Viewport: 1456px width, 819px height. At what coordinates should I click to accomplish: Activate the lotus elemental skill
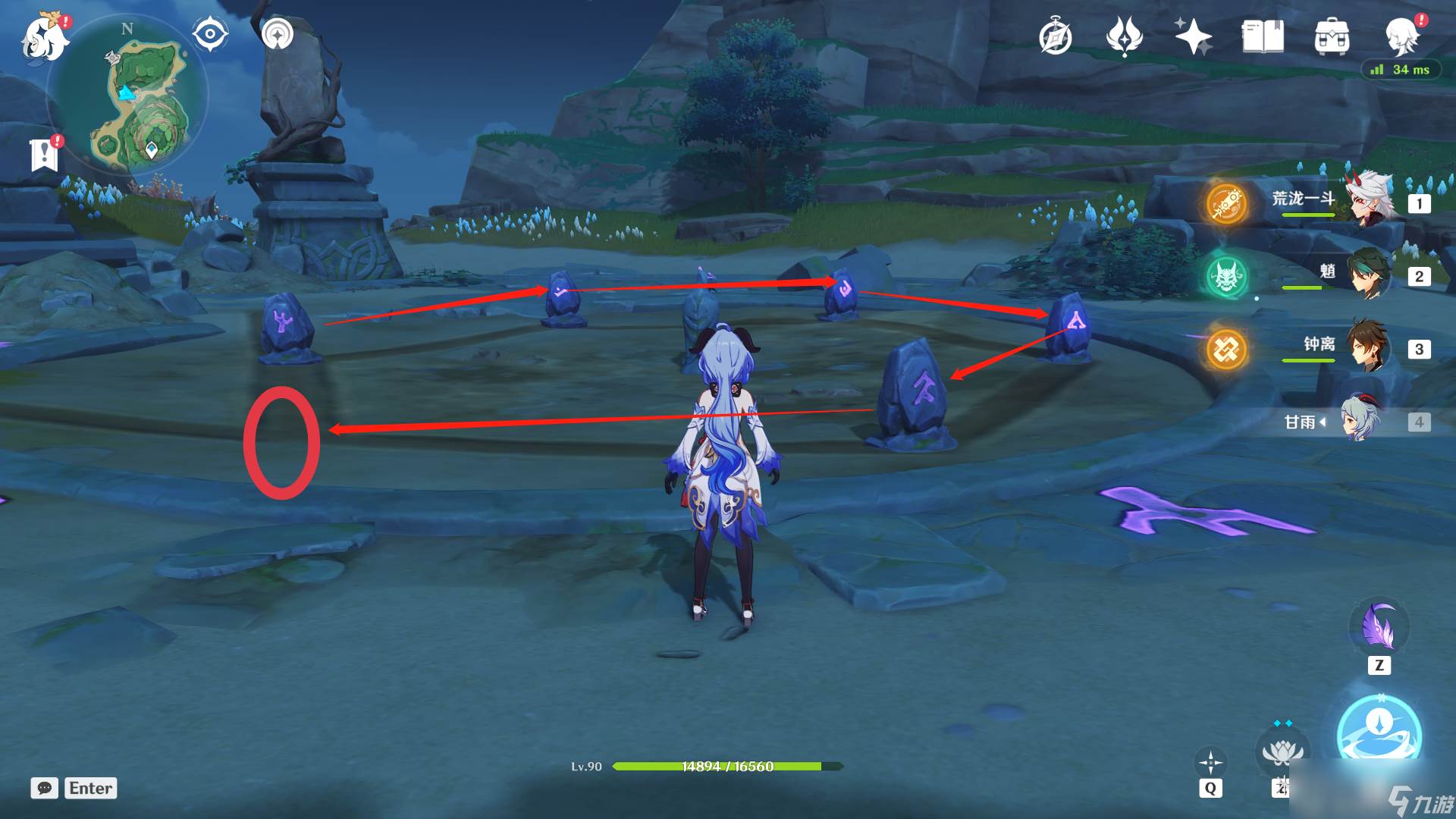pyautogui.click(x=1282, y=751)
